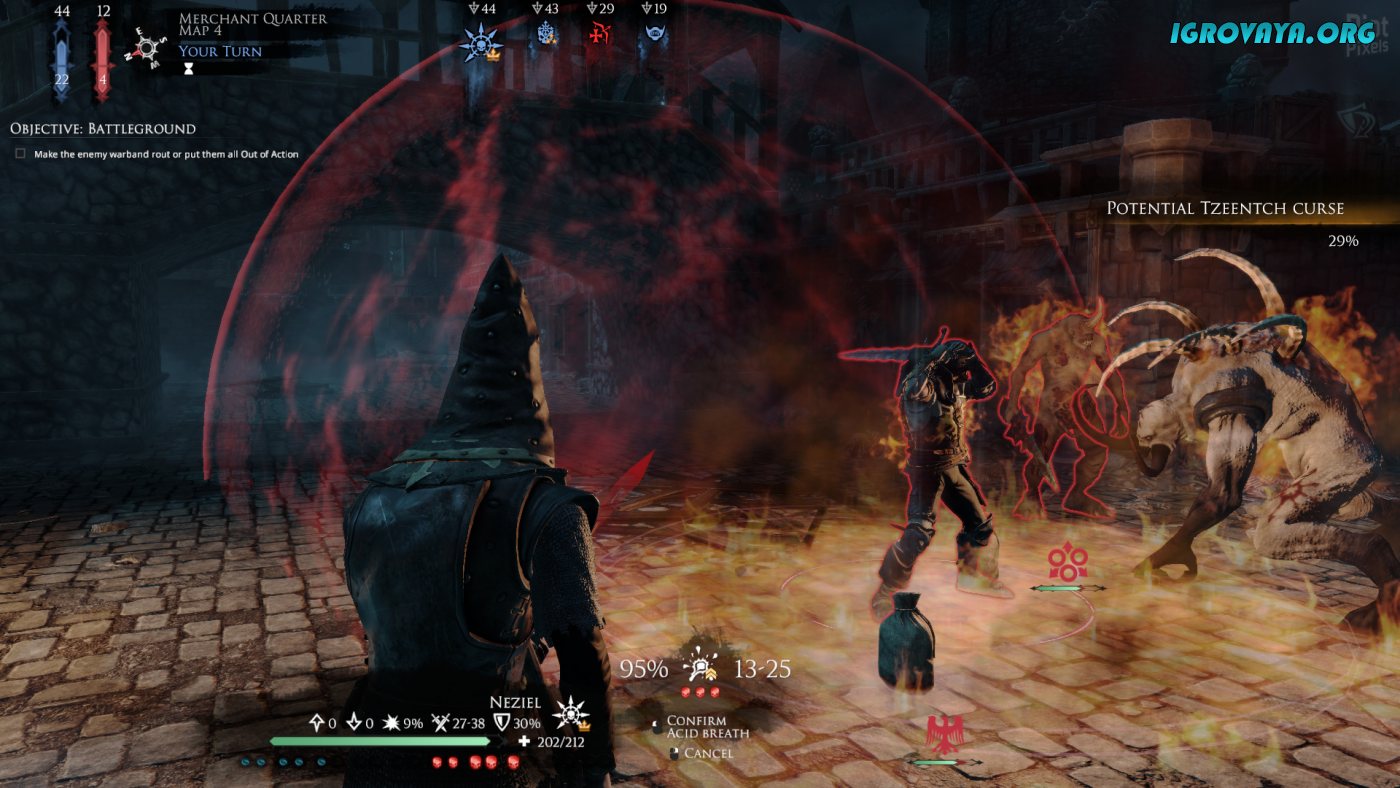Click the Acid breath skill icon
Viewport: 1400px width, 788px height.
coord(700,666)
